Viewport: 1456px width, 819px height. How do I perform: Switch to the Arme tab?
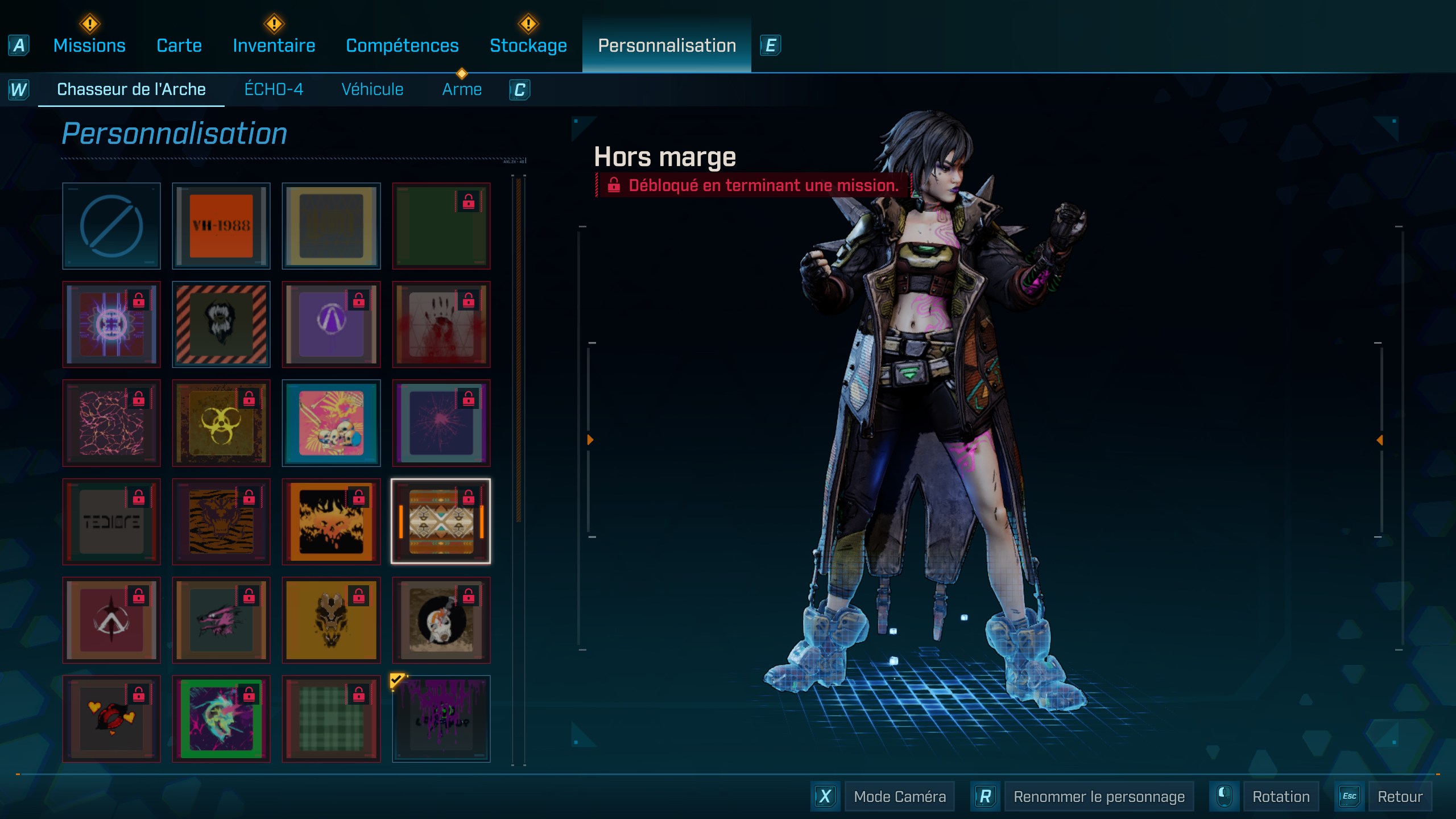pyautogui.click(x=462, y=89)
